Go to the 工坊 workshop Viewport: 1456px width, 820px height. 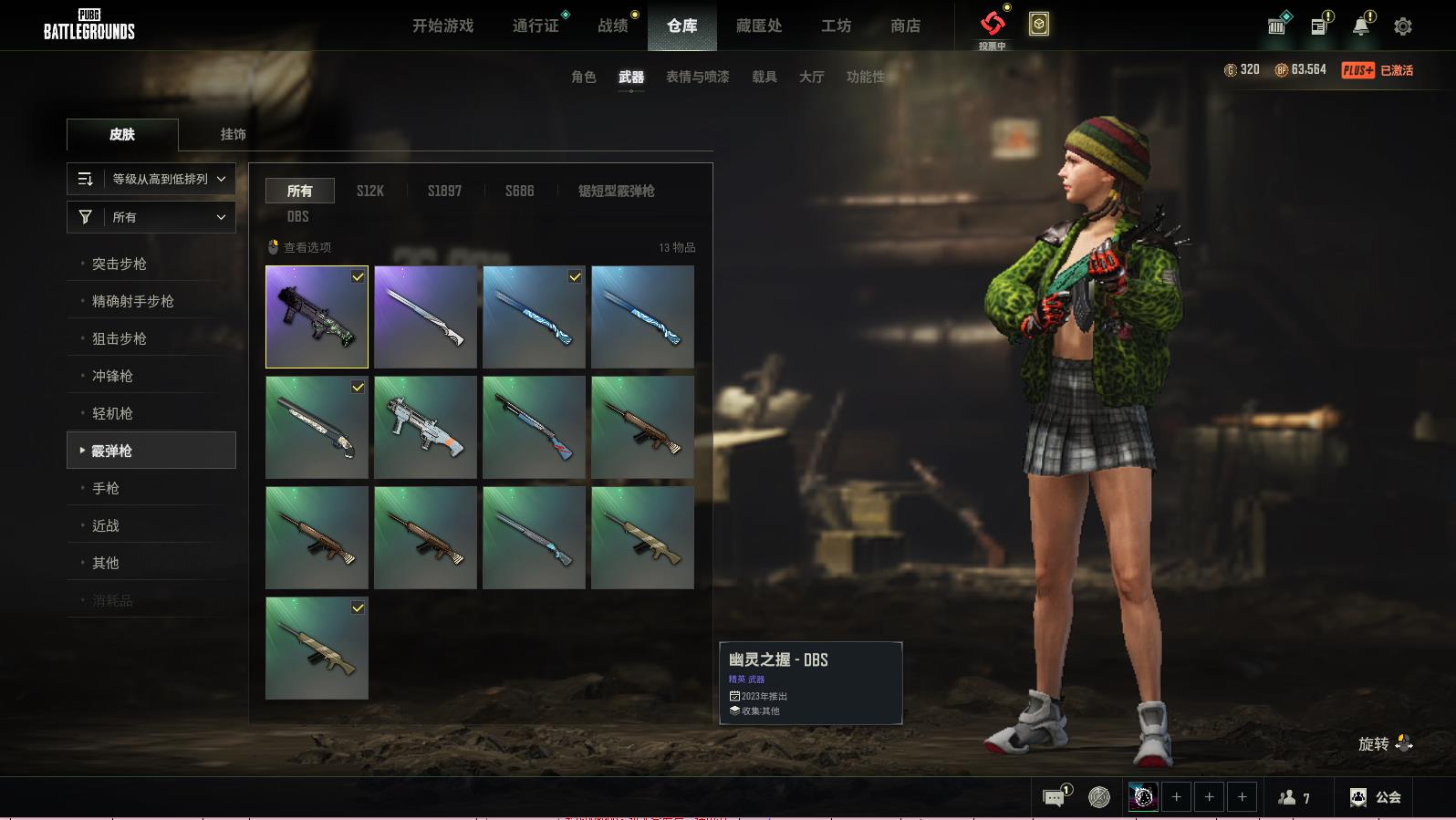point(836,26)
